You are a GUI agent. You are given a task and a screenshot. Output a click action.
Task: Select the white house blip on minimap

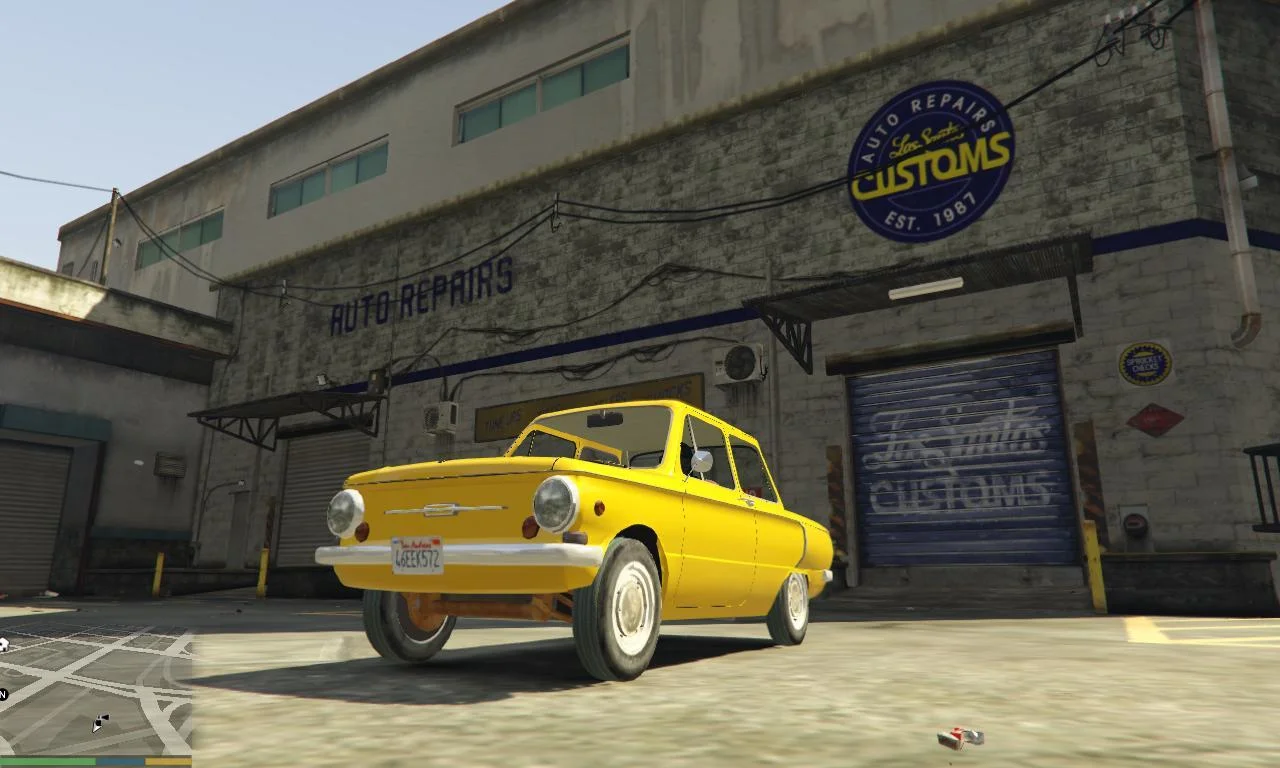3,643
